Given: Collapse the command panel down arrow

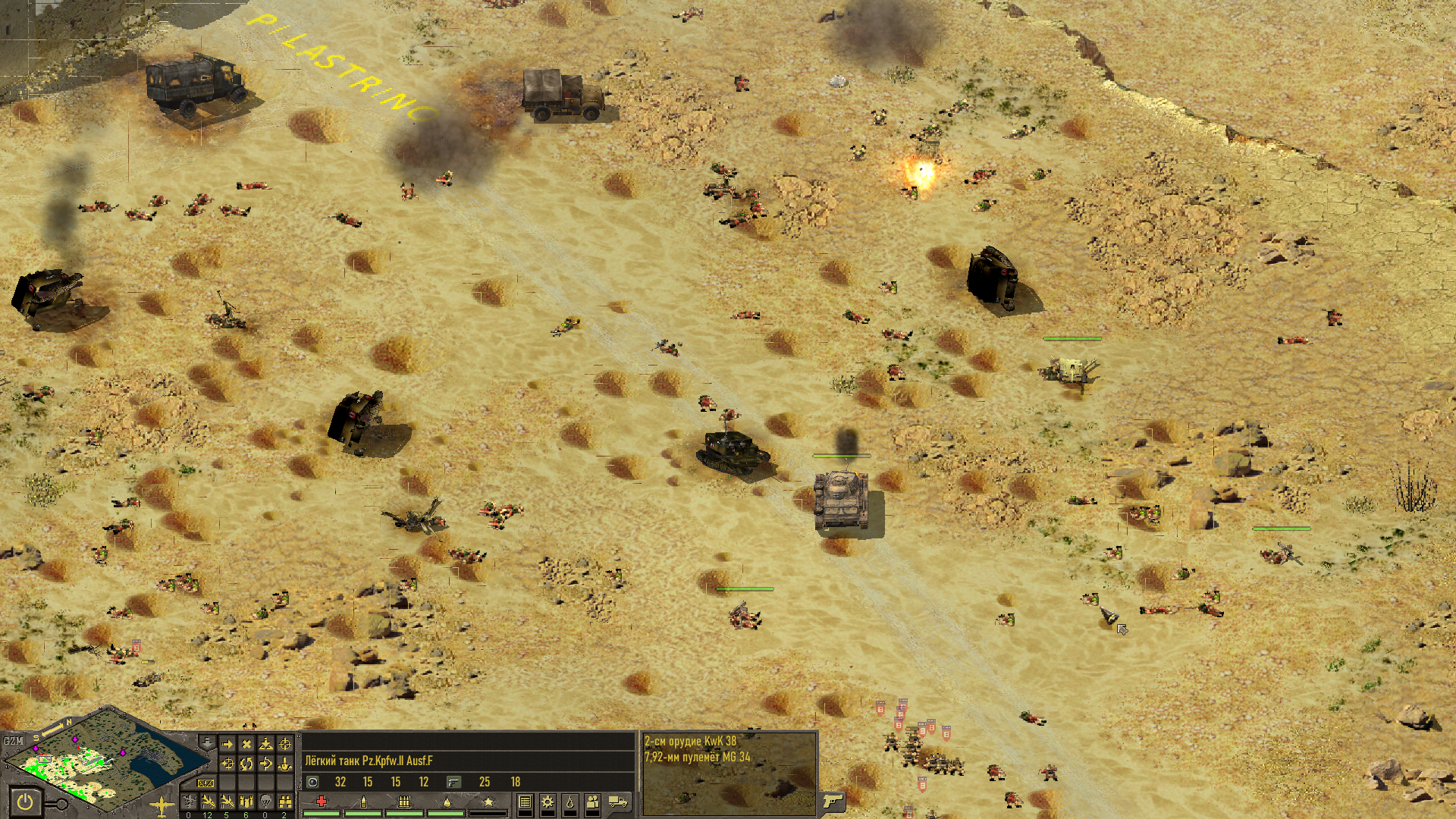Looking at the screenshot, I should [x=206, y=742].
